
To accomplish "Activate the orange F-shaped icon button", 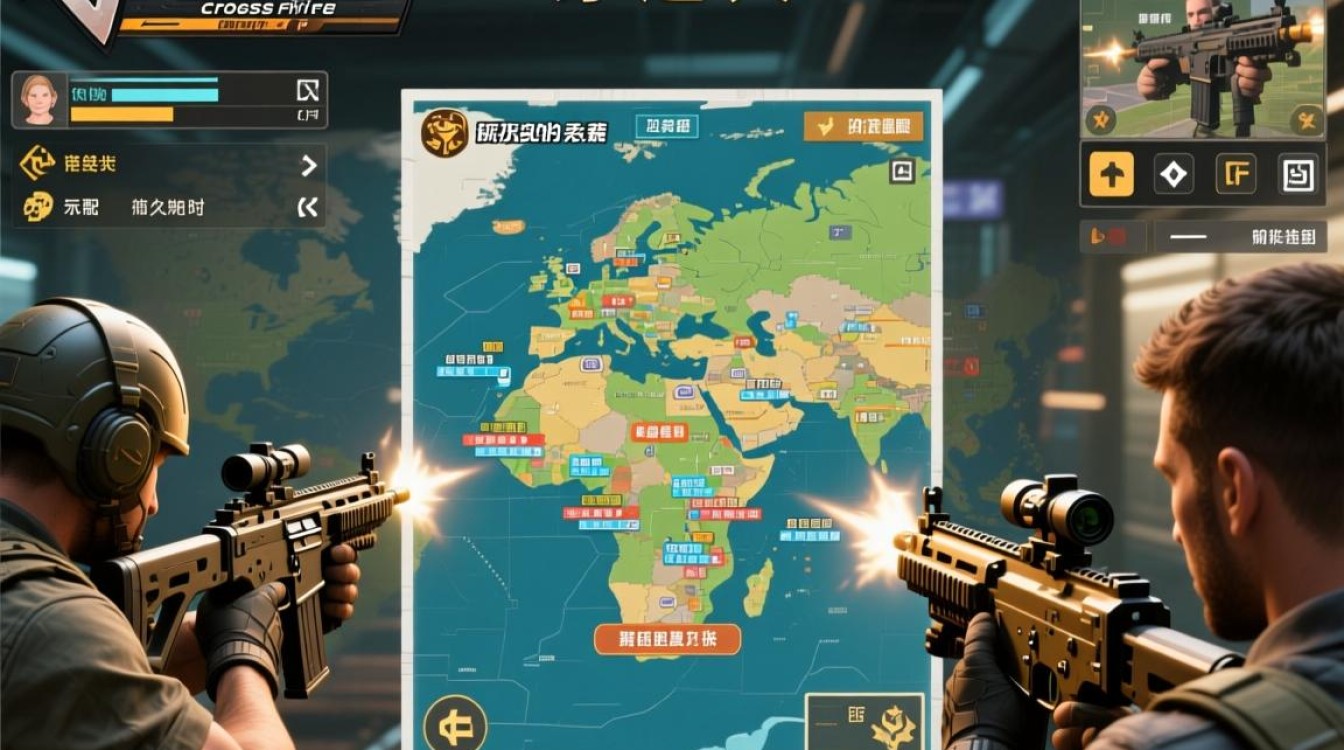I will 1235,174.
